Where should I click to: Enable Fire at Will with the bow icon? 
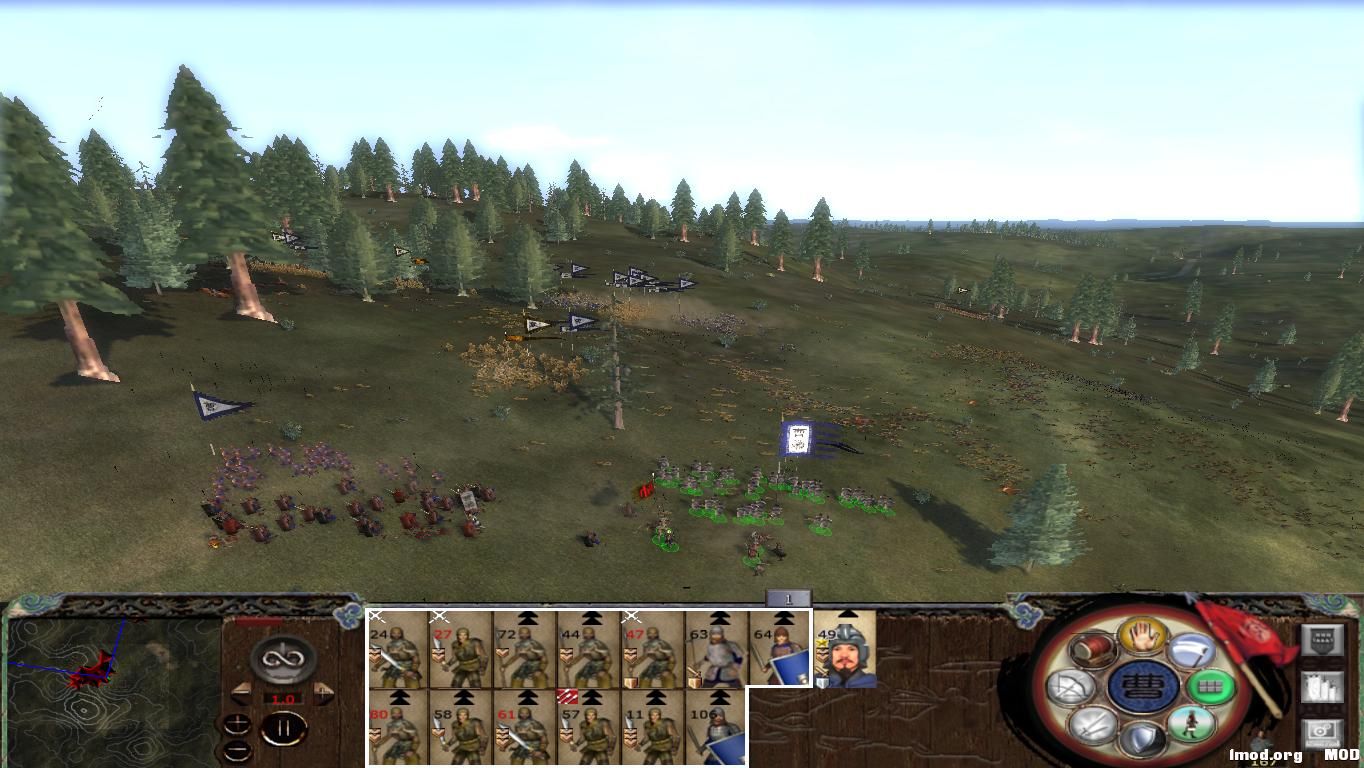pyautogui.click(x=1071, y=686)
